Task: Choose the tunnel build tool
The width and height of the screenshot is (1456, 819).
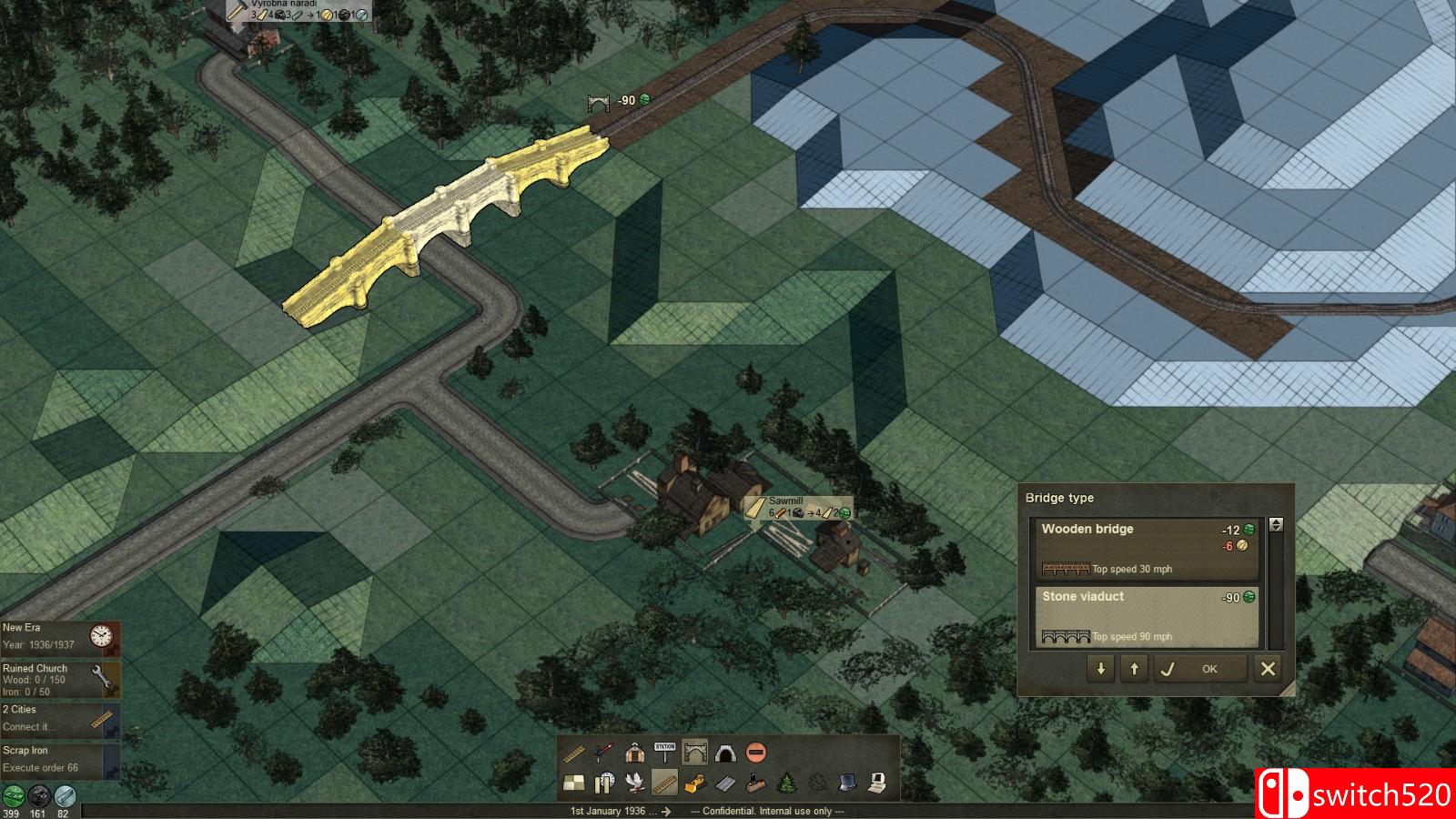Action: pyautogui.click(x=725, y=753)
